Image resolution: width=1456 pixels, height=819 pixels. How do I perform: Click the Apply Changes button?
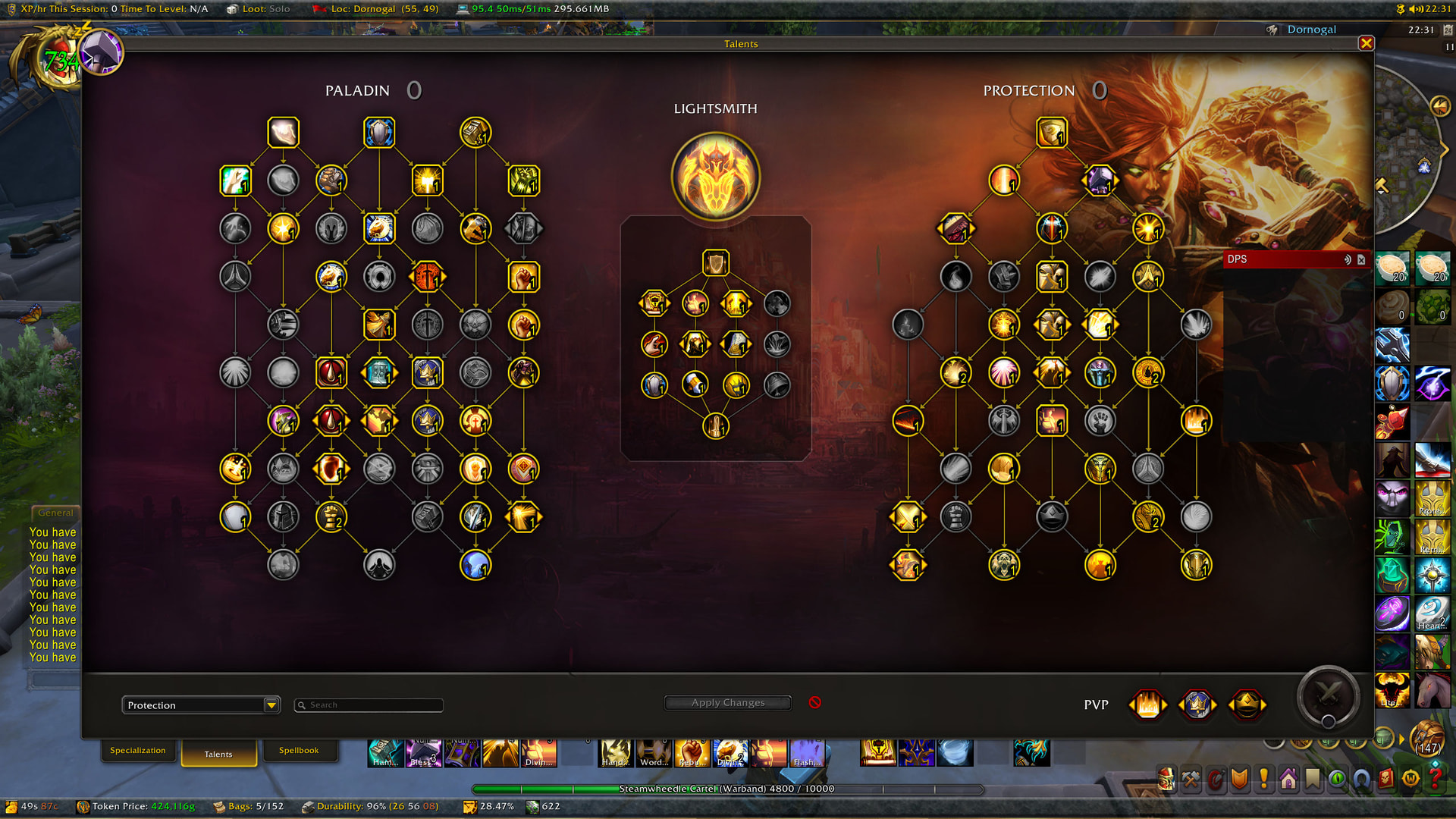click(x=726, y=702)
